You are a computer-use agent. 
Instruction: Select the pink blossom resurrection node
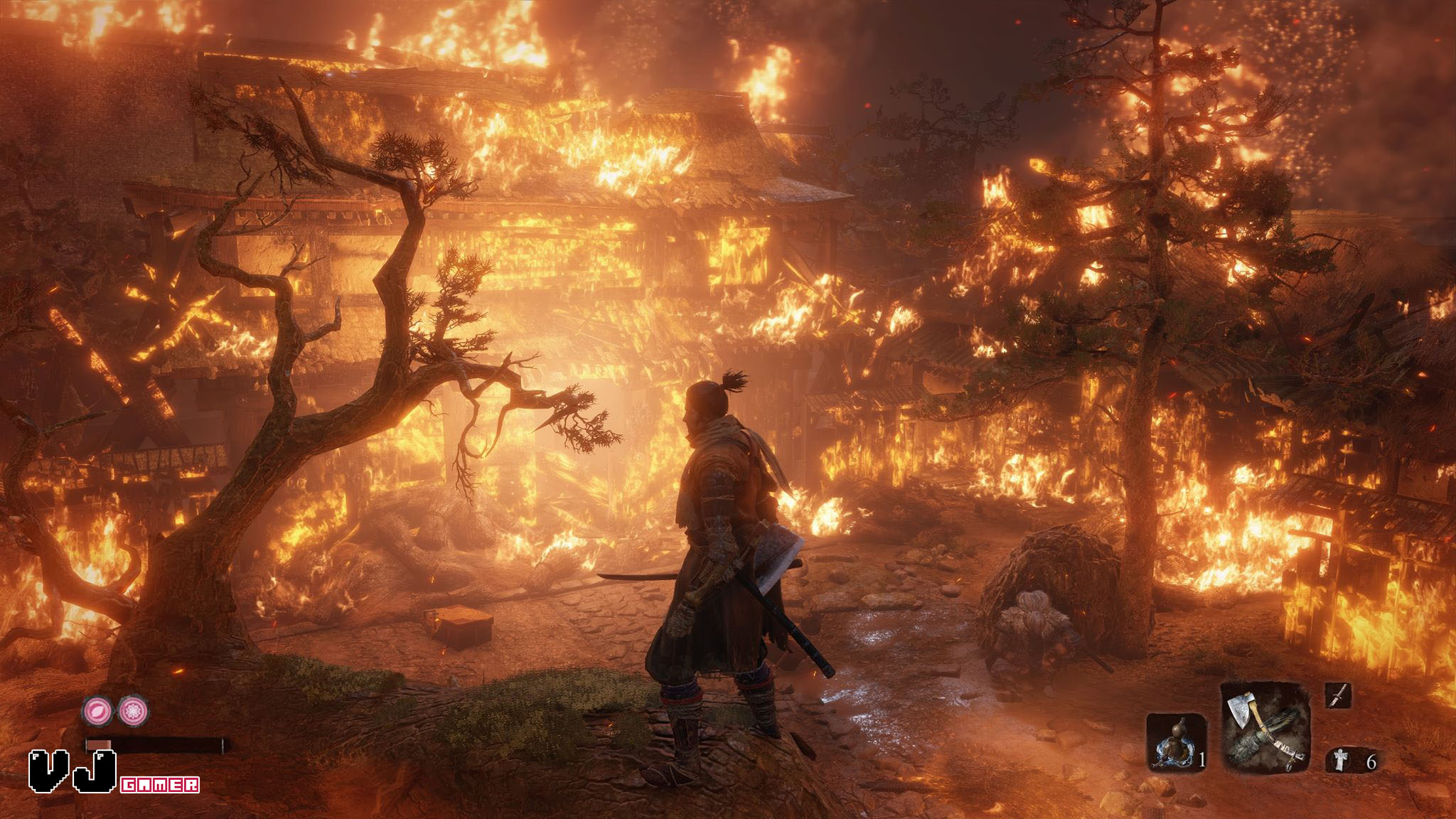(x=132, y=710)
